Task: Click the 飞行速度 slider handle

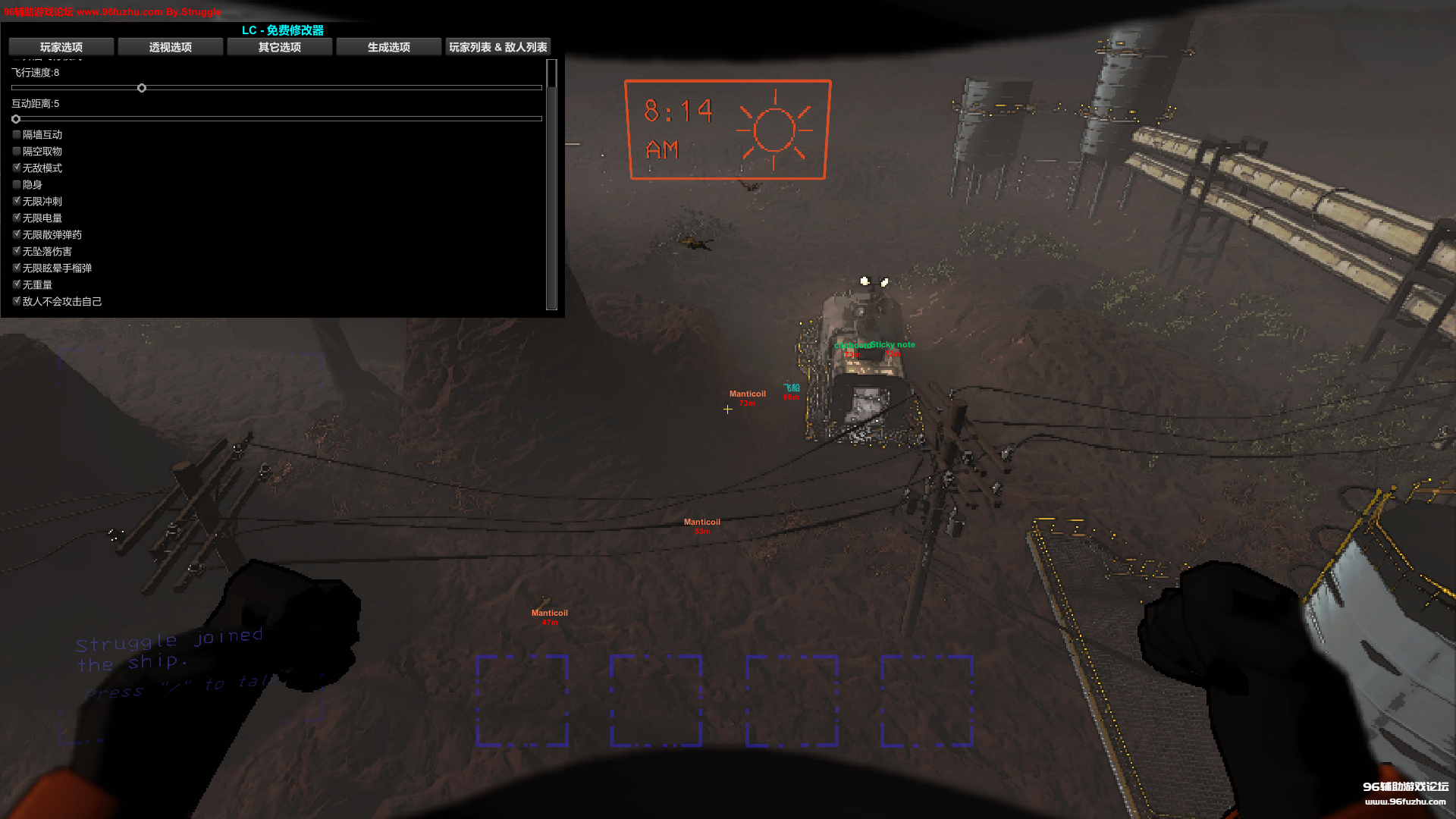Action: pyautogui.click(x=142, y=88)
